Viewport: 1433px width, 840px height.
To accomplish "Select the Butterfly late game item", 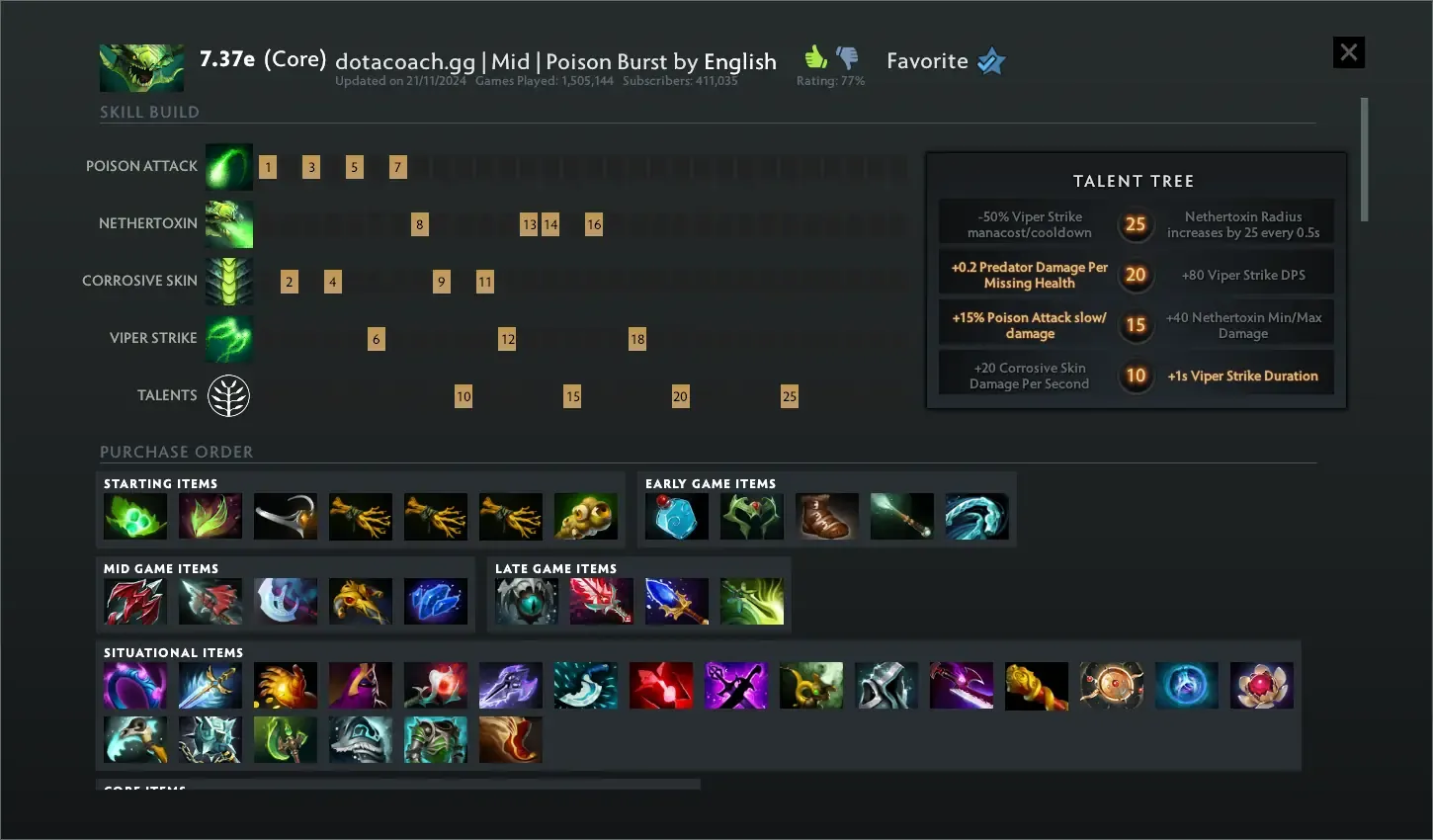I will 752,602.
